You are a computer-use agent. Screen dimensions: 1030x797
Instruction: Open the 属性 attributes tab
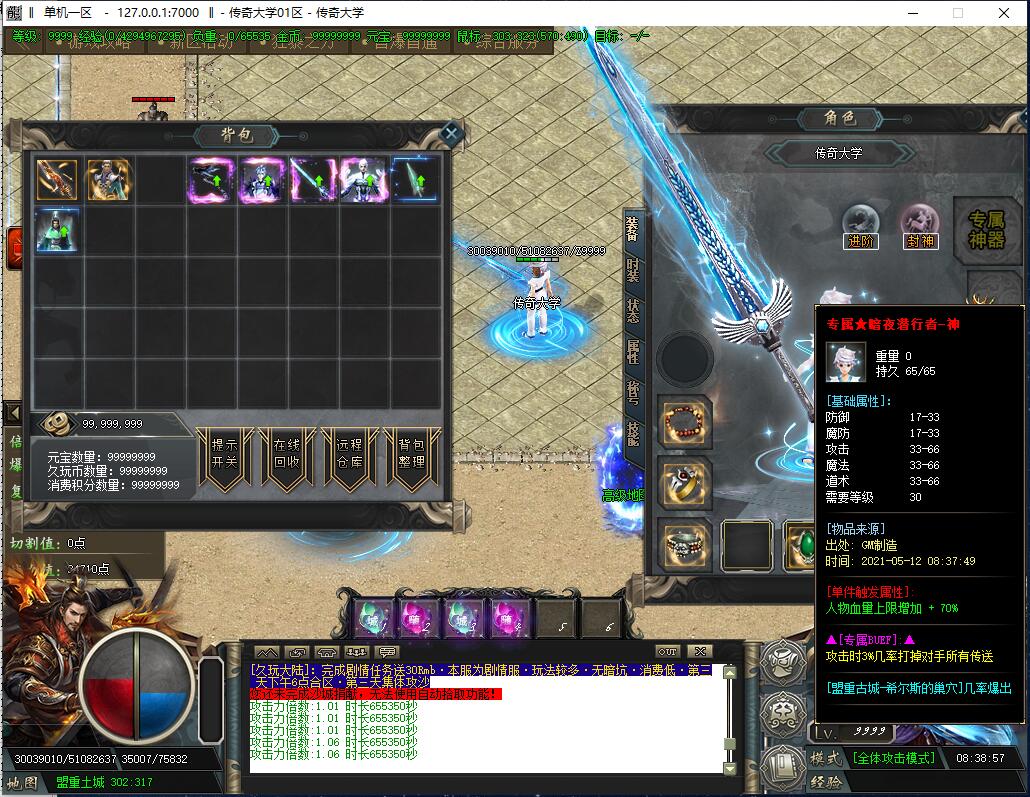[x=632, y=350]
